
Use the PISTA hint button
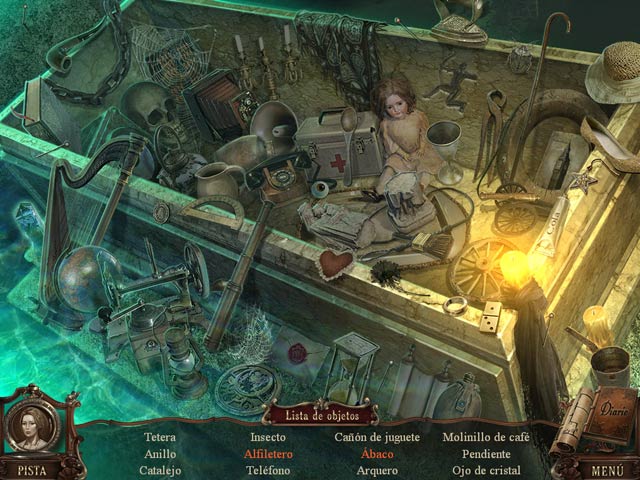point(32,468)
